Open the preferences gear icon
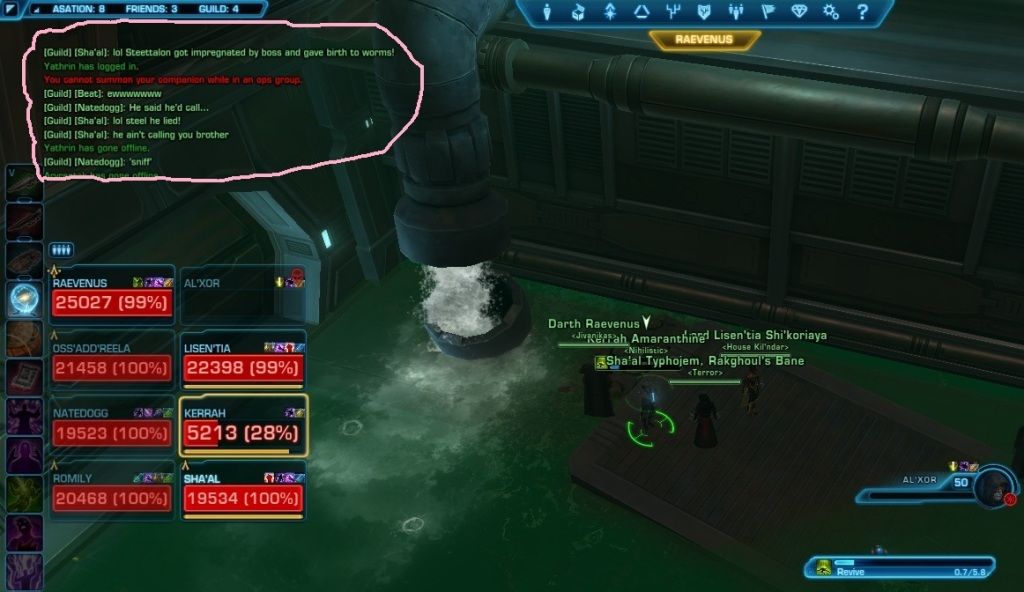Image resolution: width=1024 pixels, height=592 pixels. [x=830, y=13]
